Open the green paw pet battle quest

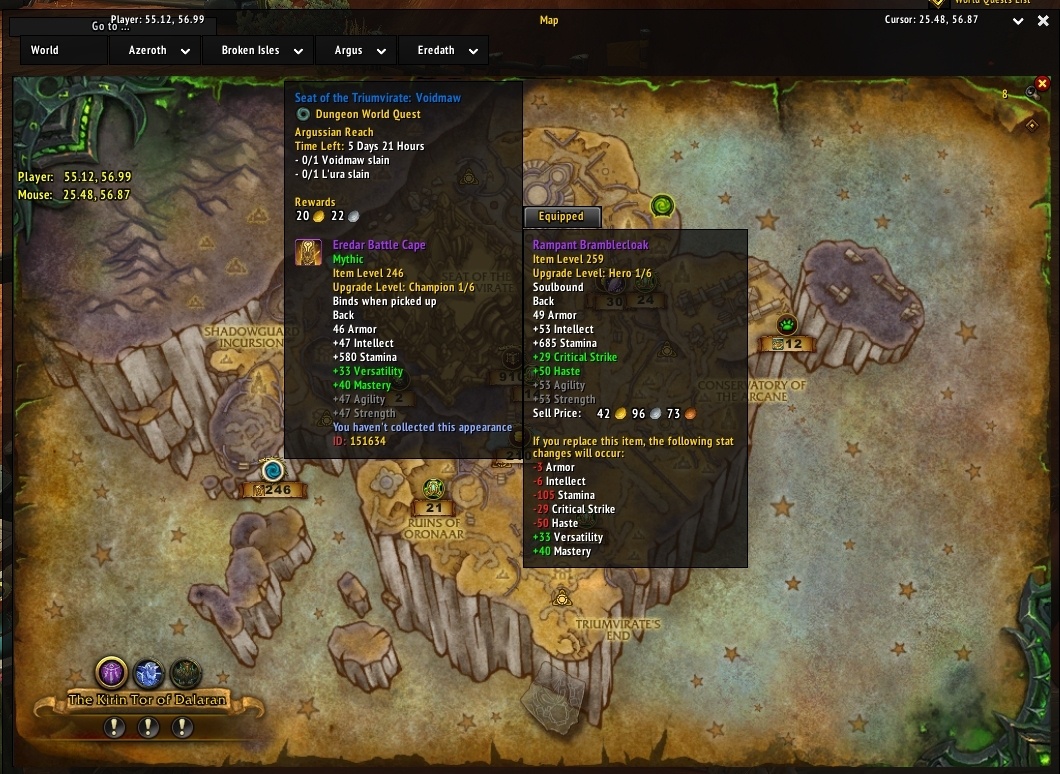point(787,325)
